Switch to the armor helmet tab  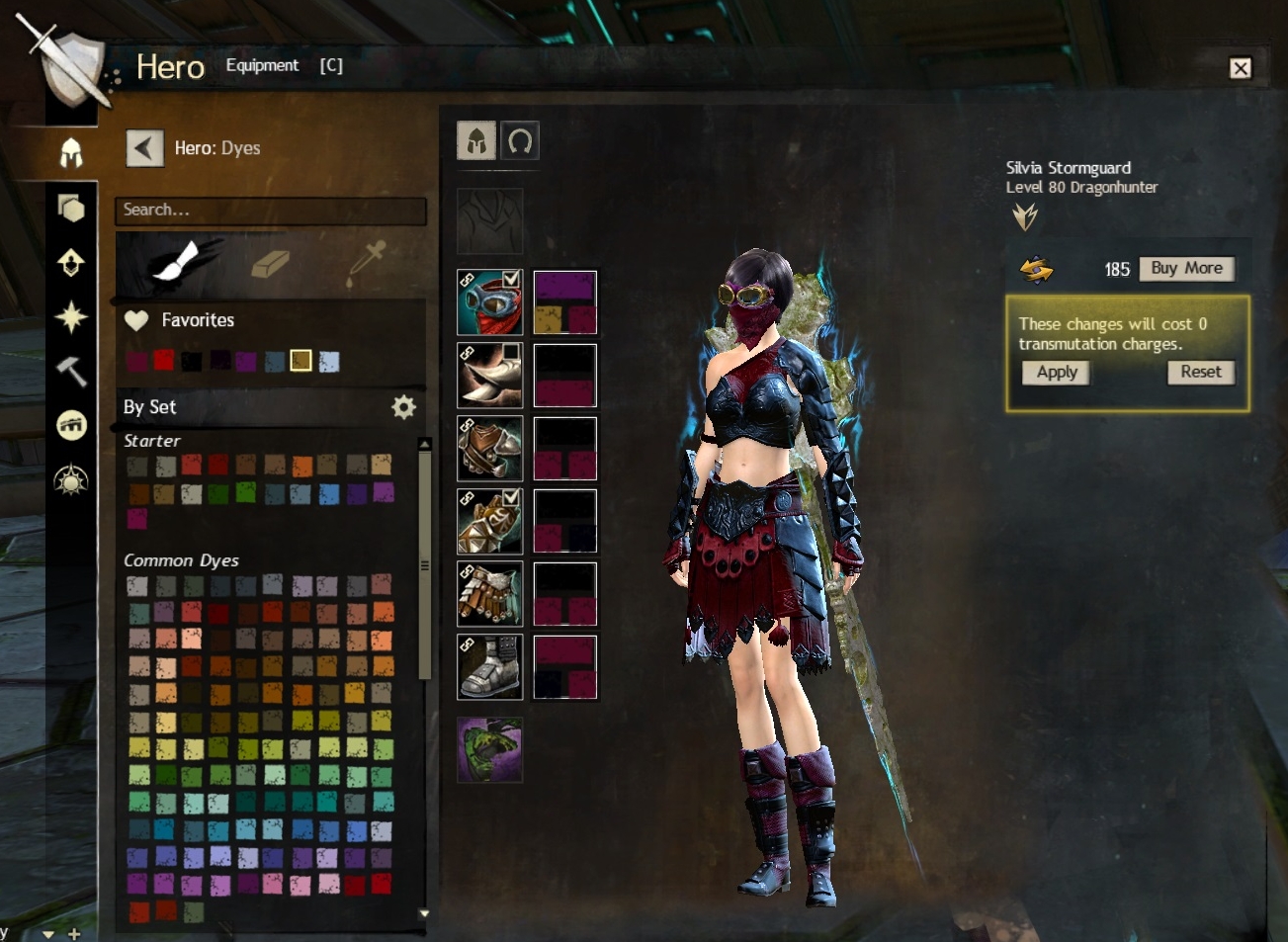pyautogui.click(x=475, y=141)
